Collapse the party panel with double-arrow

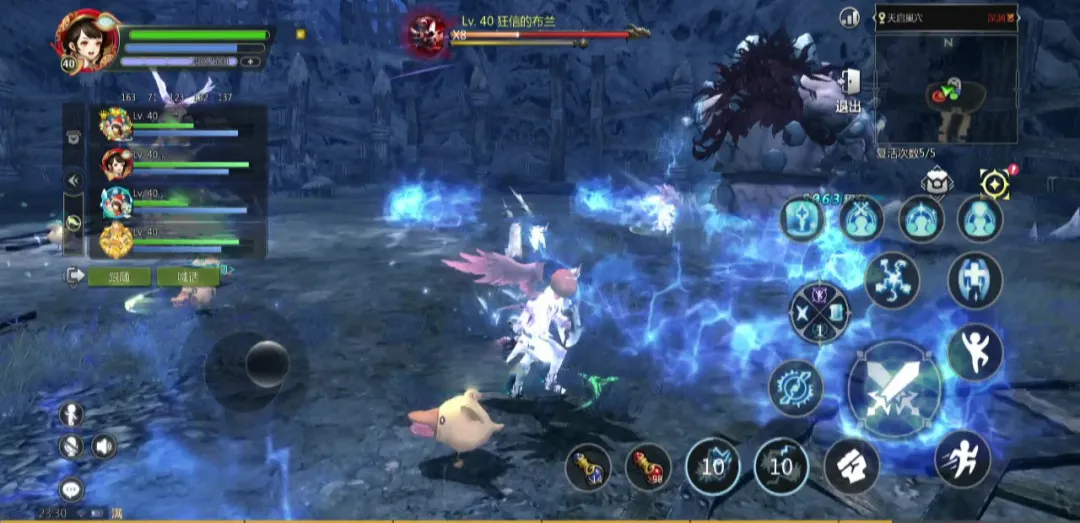(x=73, y=180)
